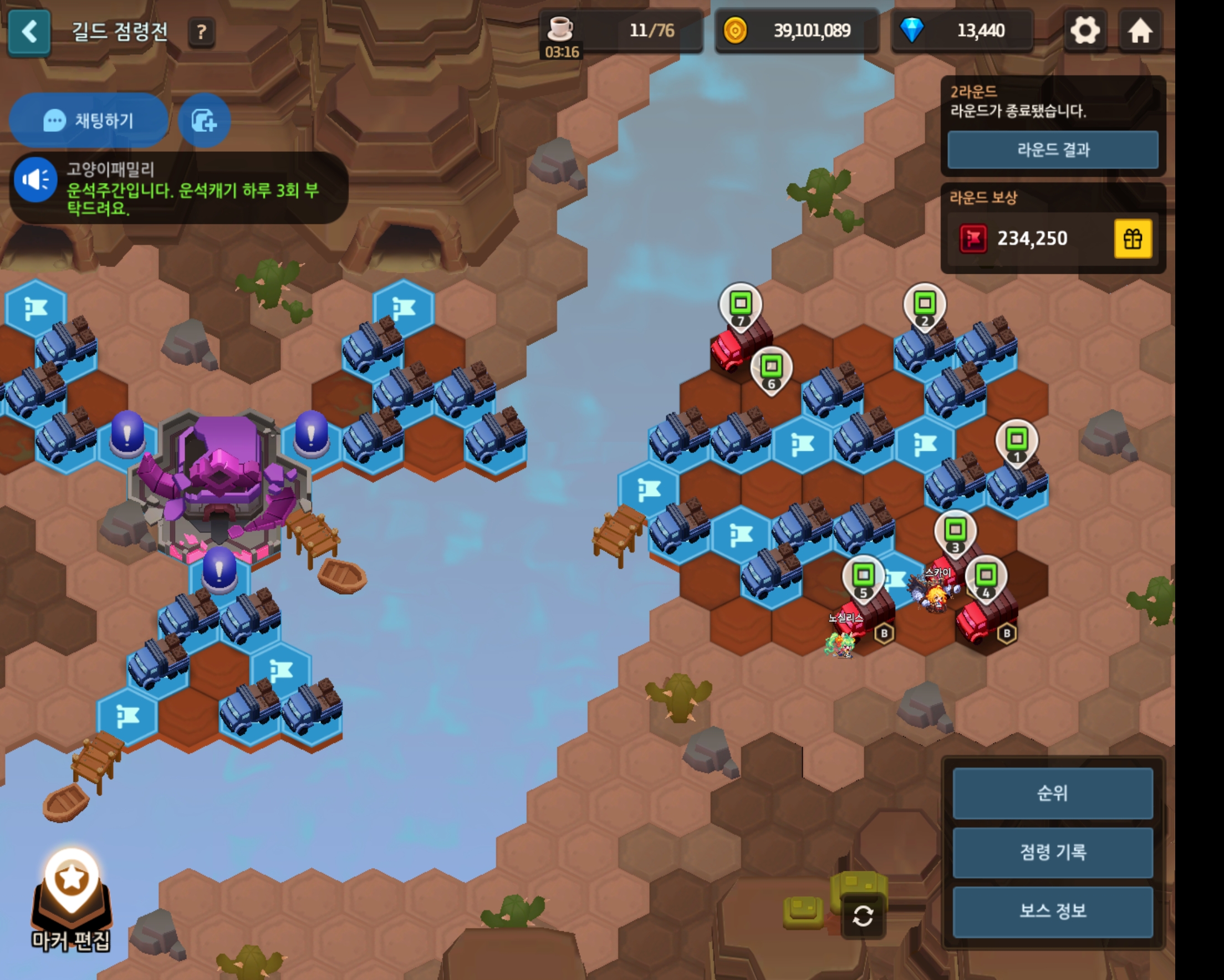Viewport: 1224px width, 980px height.
Task: Return home via the house icon
Action: click(1139, 30)
